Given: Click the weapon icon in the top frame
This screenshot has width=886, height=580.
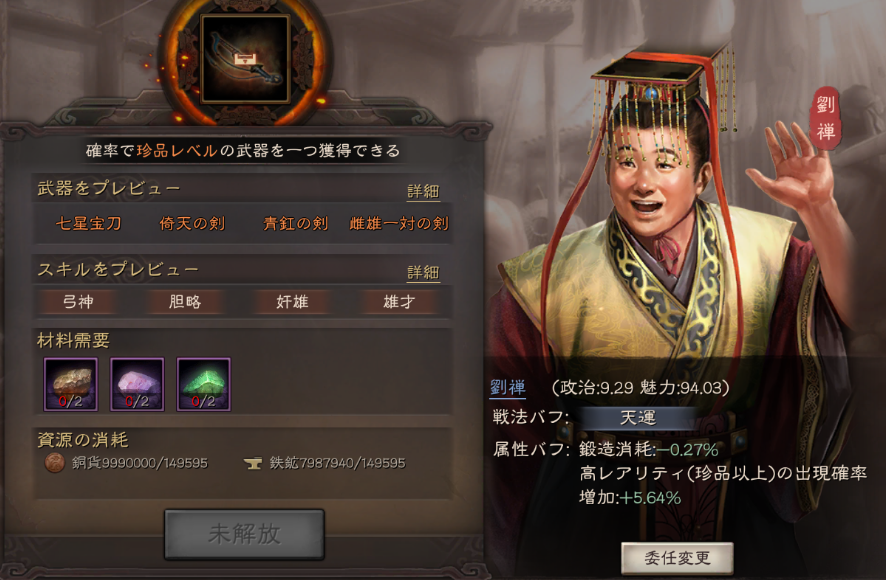Looking at the screenshot, I should (245, 58).
